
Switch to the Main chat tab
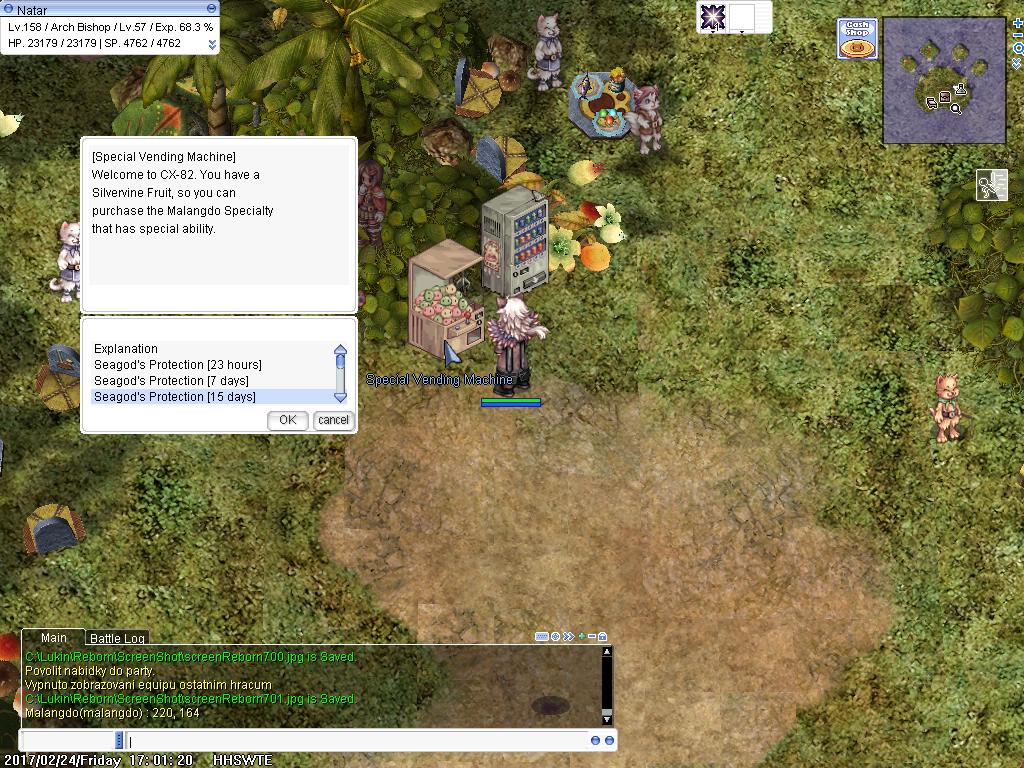click(54, 637)
